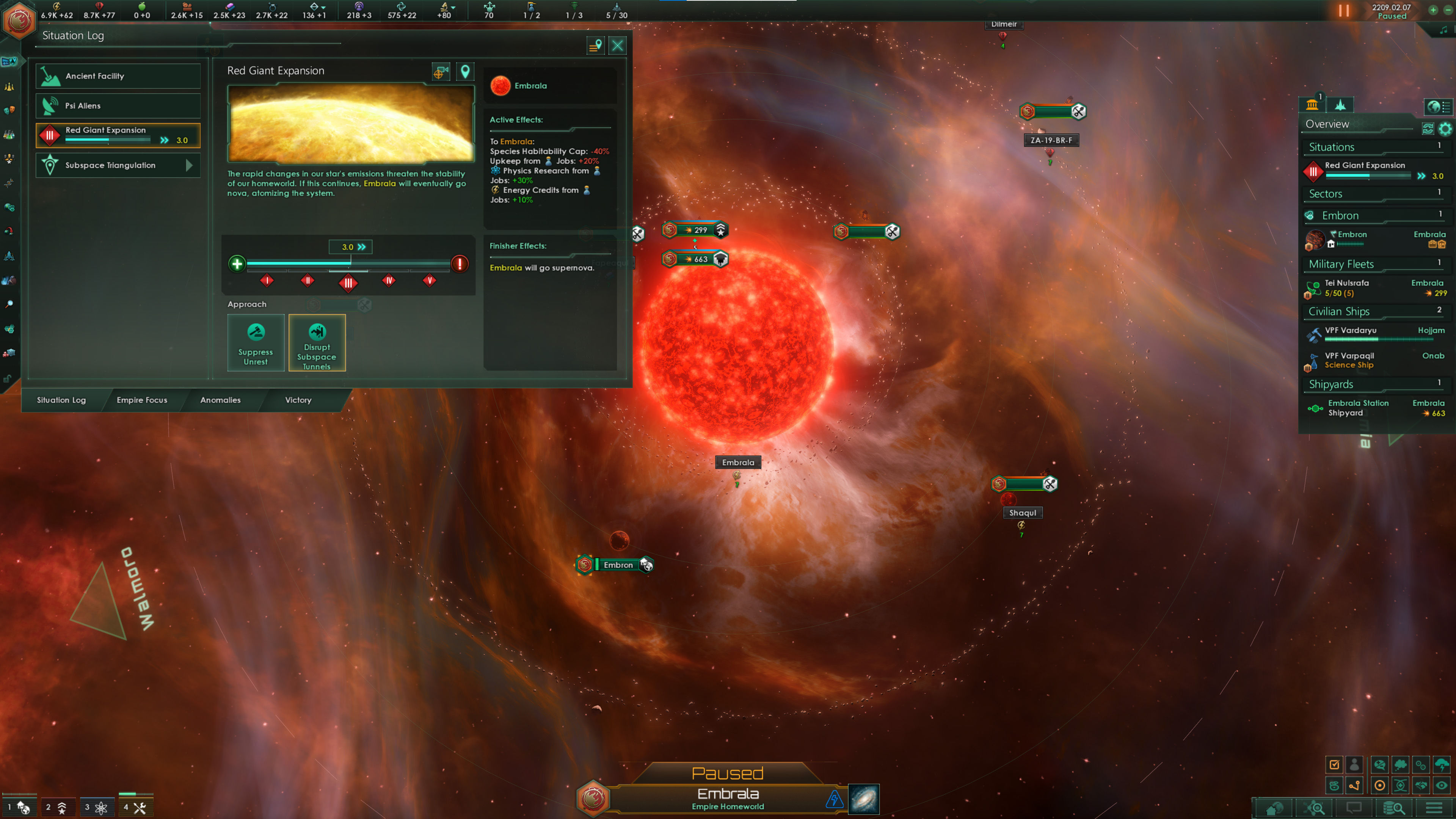Switch to the Anomalies tab
This screenshot has width=1456, height=819.
(220, 400)
